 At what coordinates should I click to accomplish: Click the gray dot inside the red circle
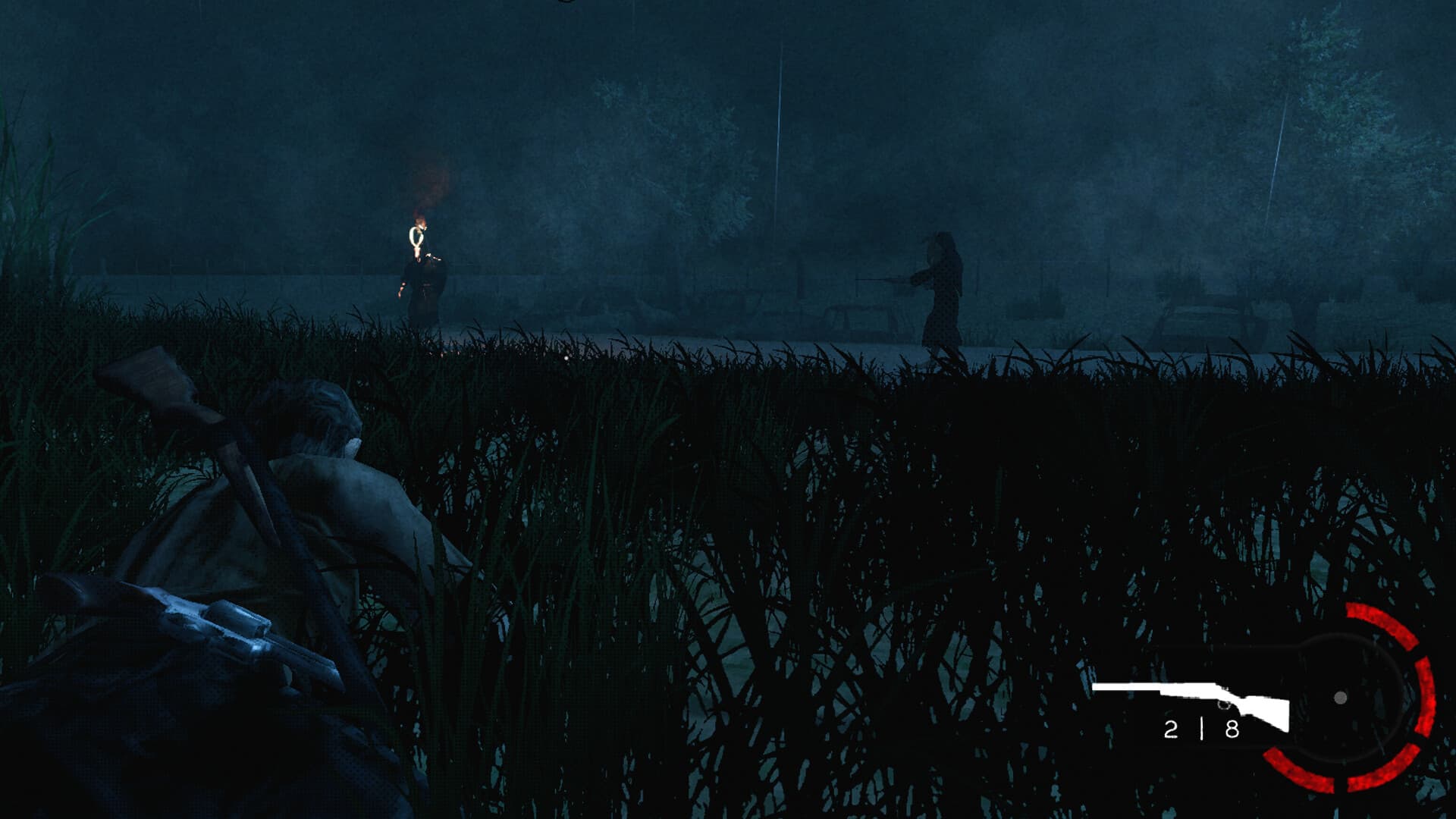1340,699
